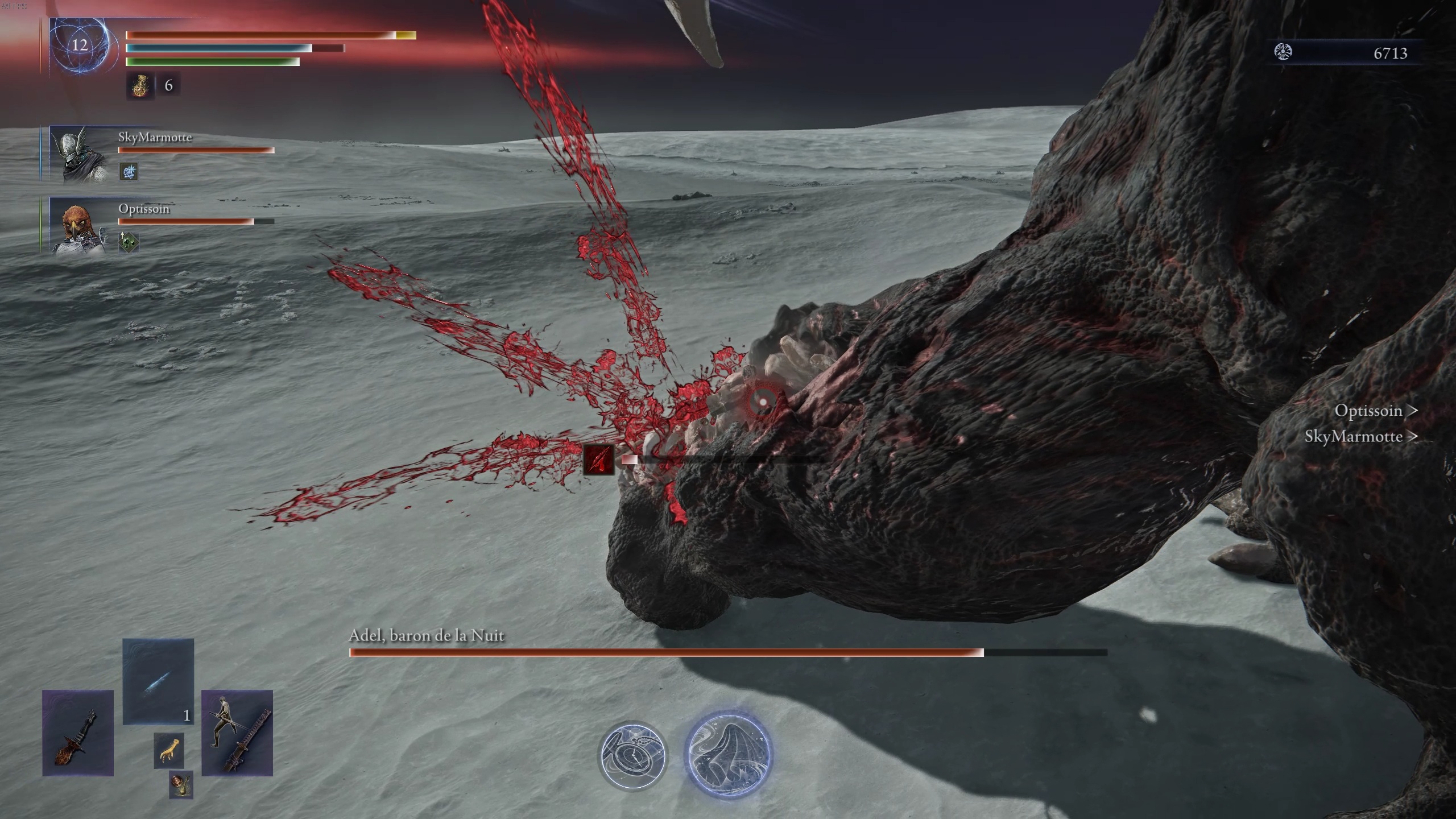
Task: Click the Optissoin off-screen ally marker
Action: 1375,411
